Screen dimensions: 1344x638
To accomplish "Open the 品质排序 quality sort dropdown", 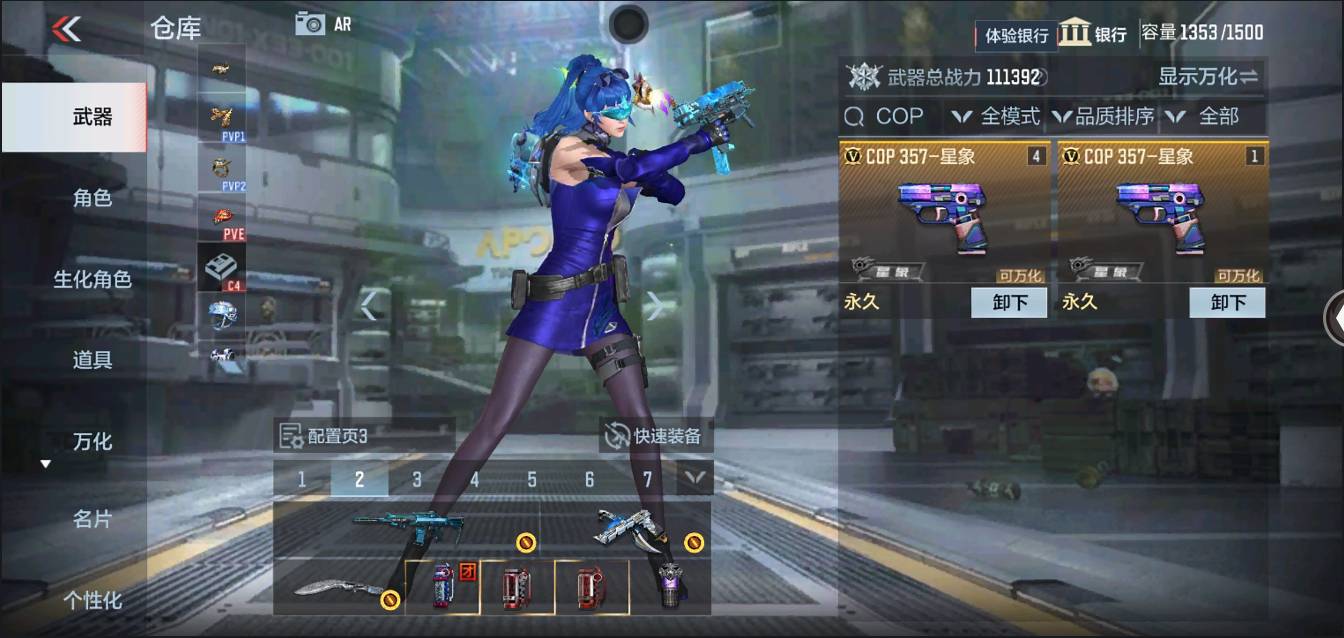I will coord(1103,117).
